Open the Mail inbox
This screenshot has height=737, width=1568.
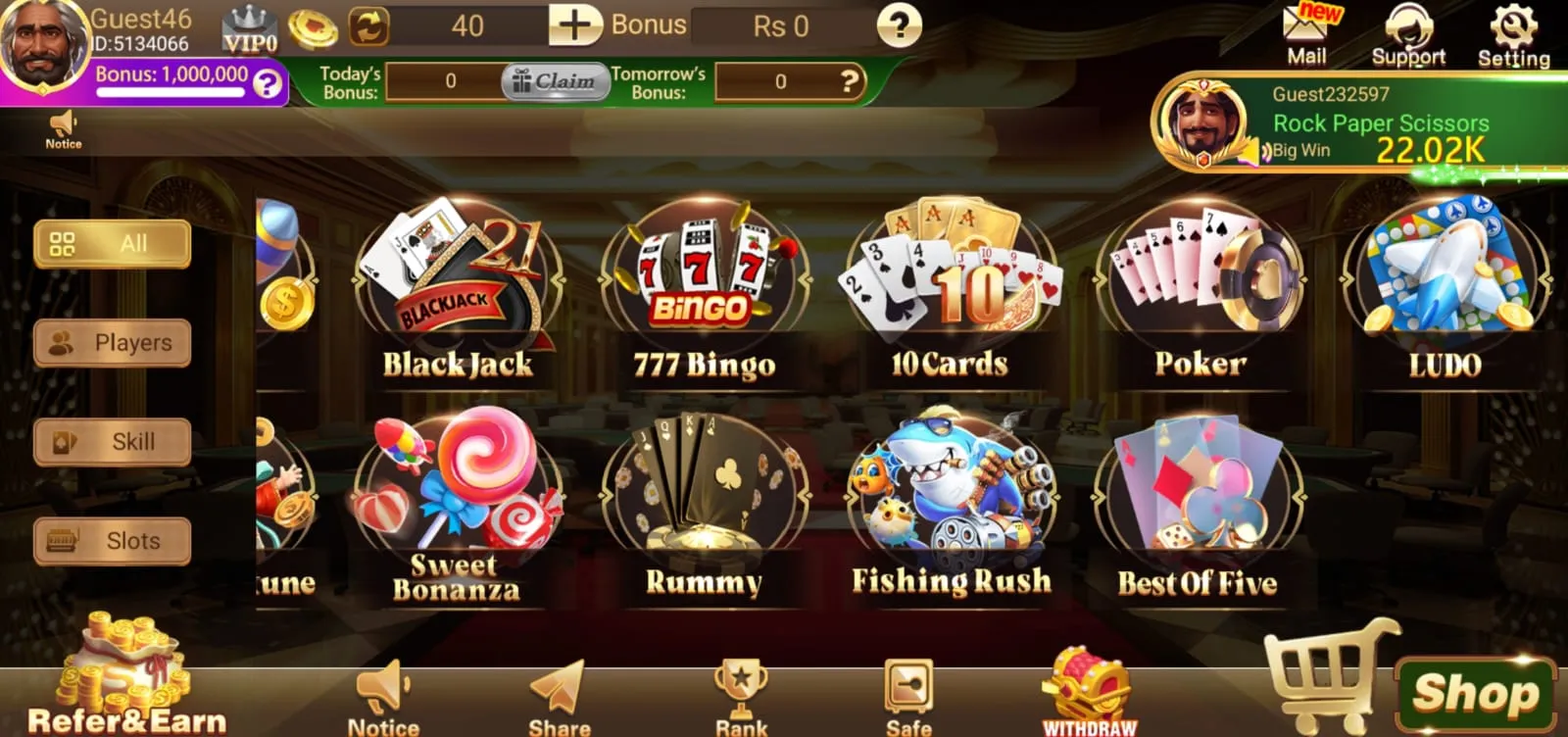1306,29
